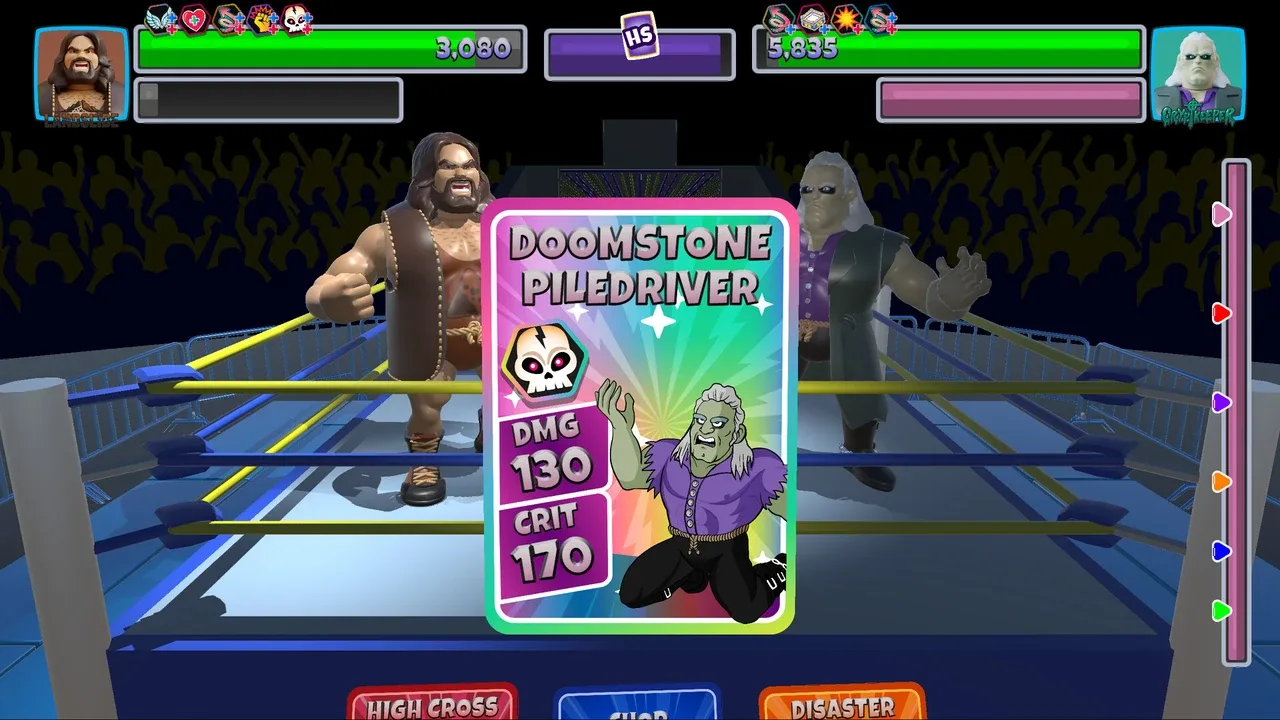Click the red marker on the side meter
Screen dimensions: 1280x720
[1221, 314]
